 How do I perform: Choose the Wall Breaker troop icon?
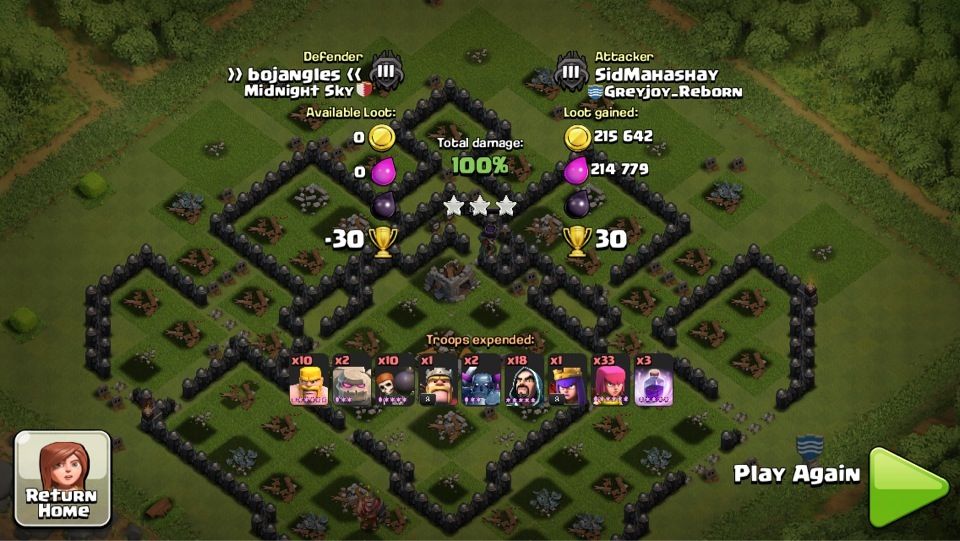tap(394, 381)
